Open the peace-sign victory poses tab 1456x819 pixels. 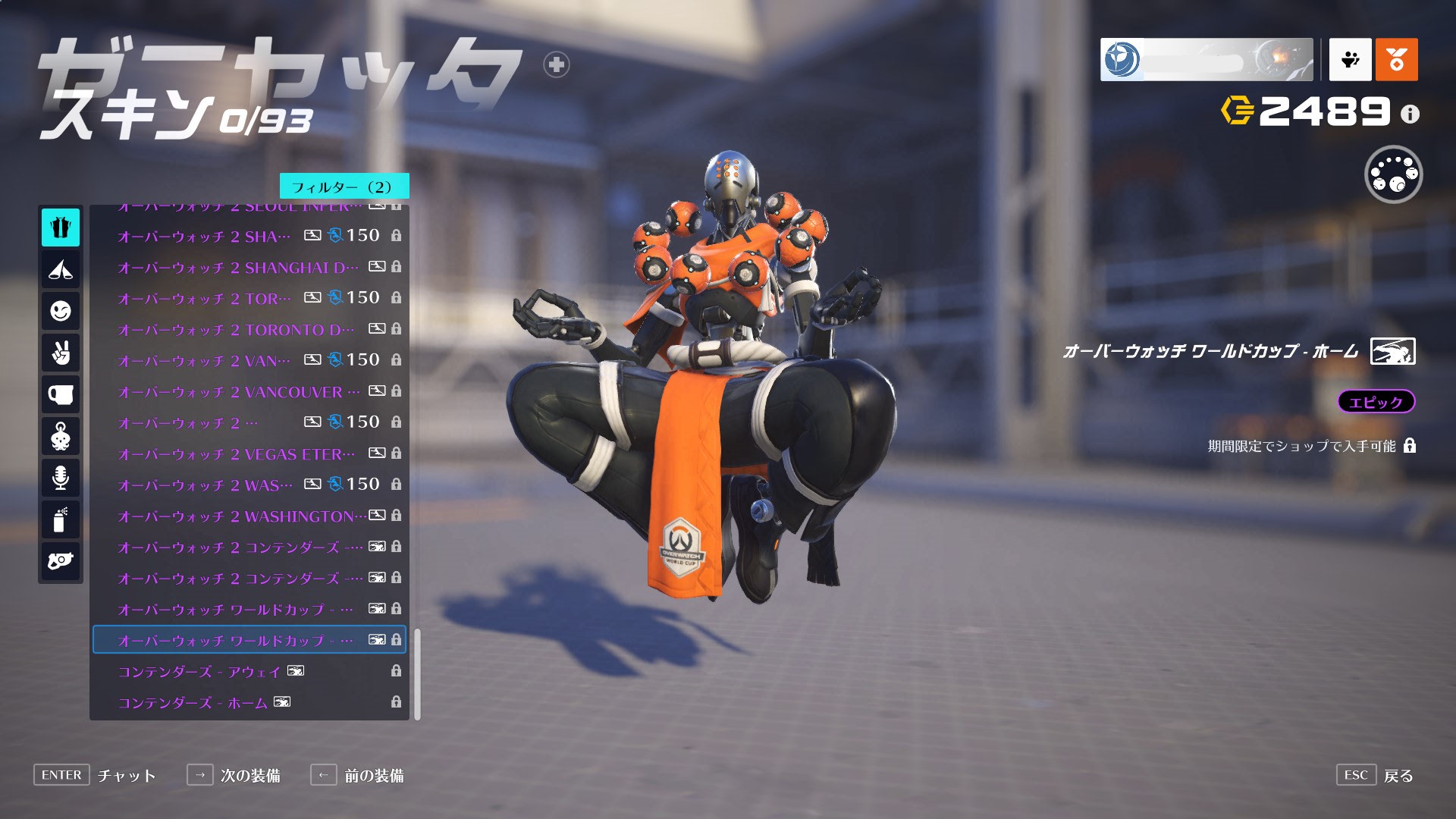(61, 353)
